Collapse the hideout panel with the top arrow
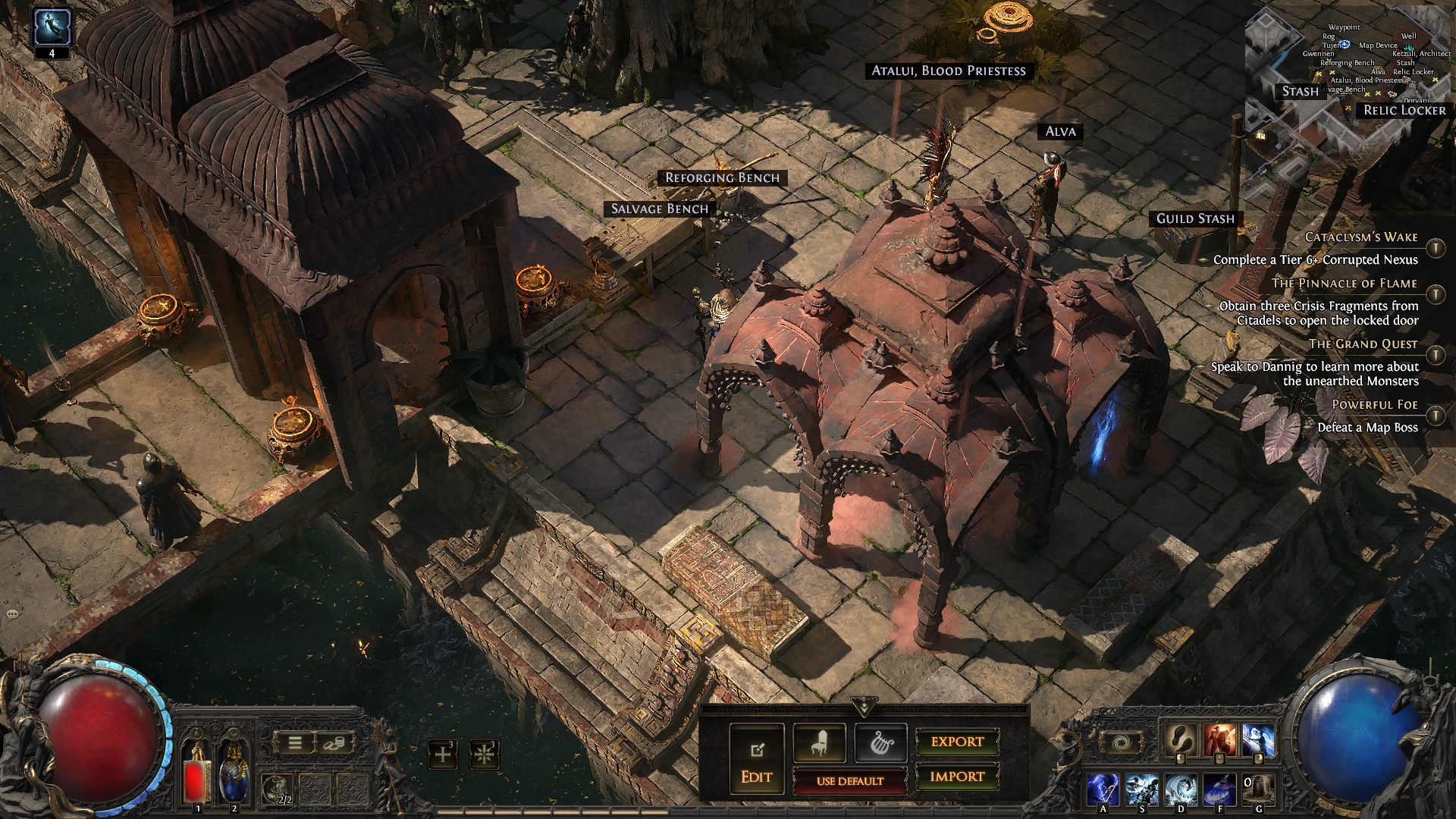The width and height of the screenshot is (1456, 819). point(864,708)
